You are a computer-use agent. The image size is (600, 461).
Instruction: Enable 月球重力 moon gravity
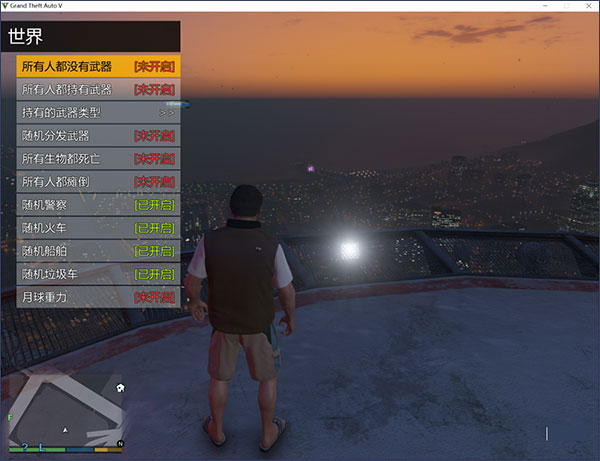point(98,297)
